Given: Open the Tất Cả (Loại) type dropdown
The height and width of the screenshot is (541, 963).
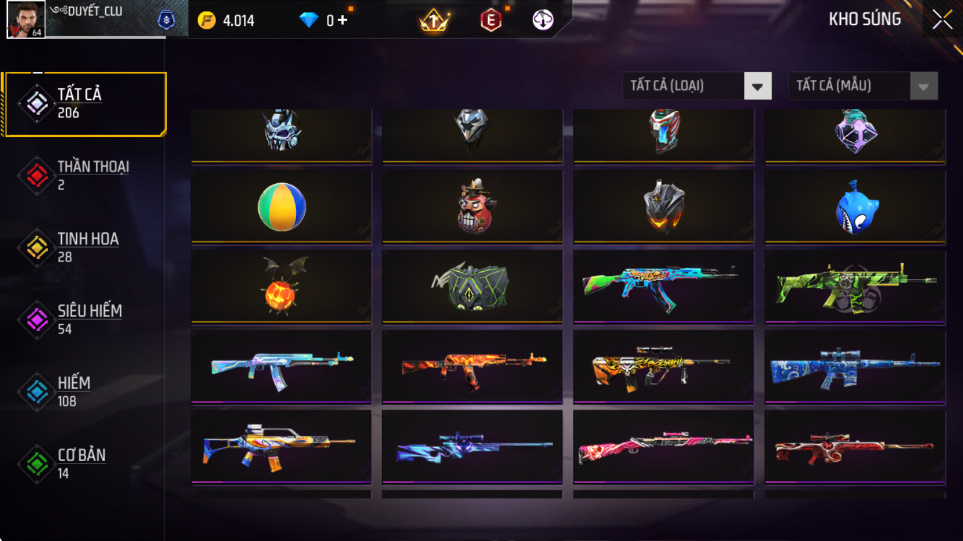Looking at the screenshot, I should [697, 86].
